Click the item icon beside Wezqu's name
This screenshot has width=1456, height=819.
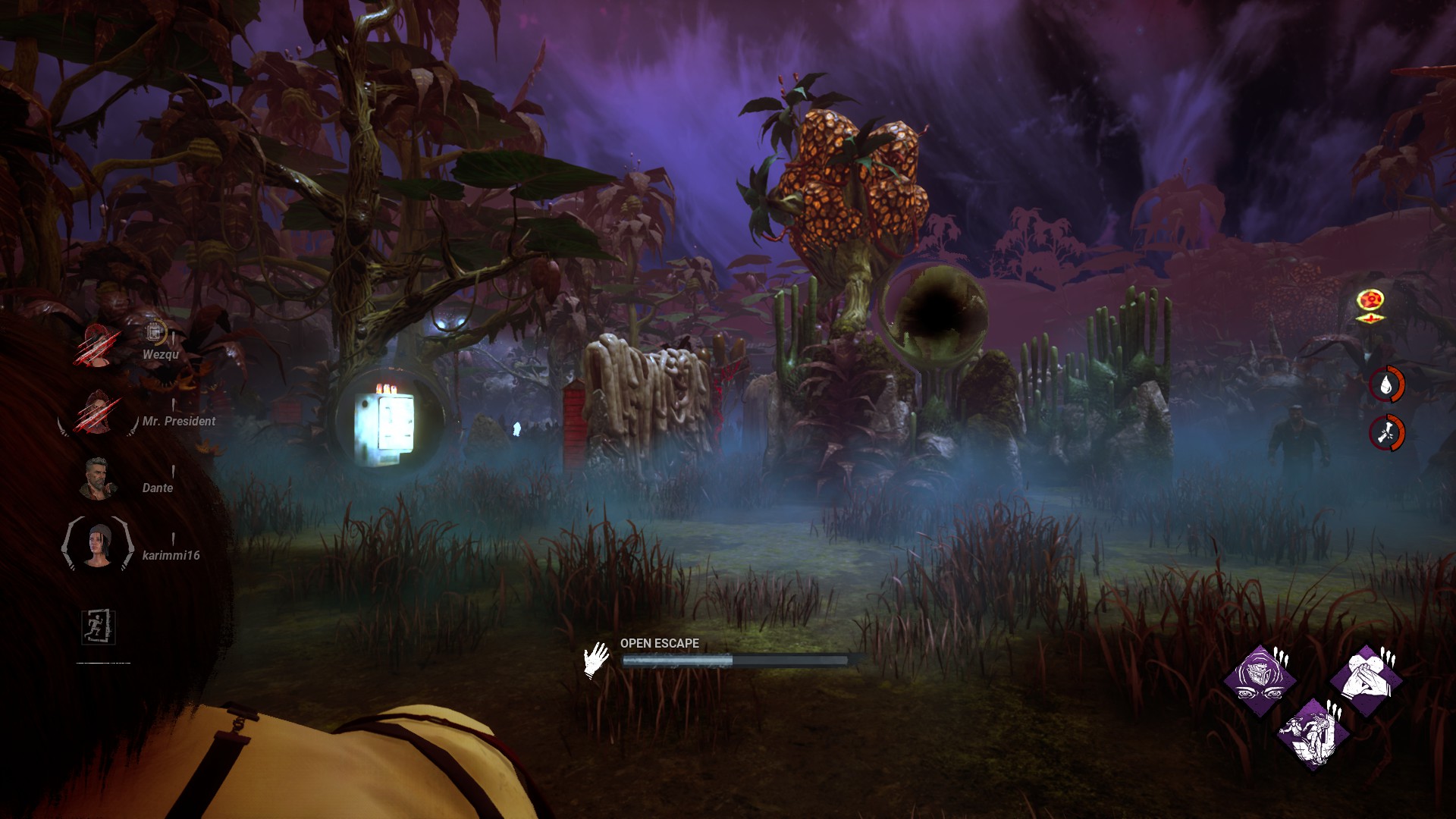(x=154, y=331)
